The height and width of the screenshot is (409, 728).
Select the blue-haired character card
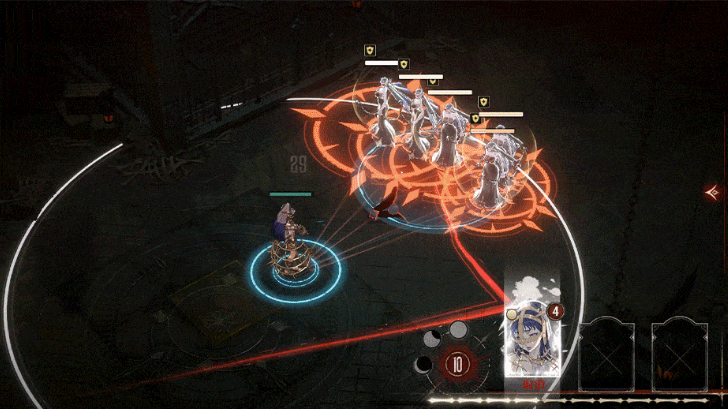(x=531, y=337)
